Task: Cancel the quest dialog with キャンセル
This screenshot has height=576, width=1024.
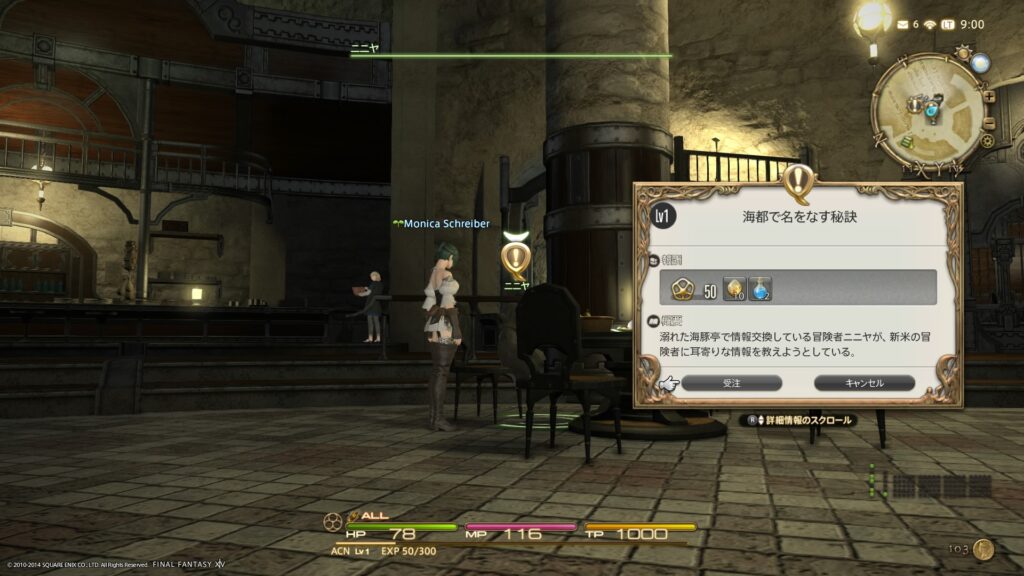Action: (x=864, y=383)
